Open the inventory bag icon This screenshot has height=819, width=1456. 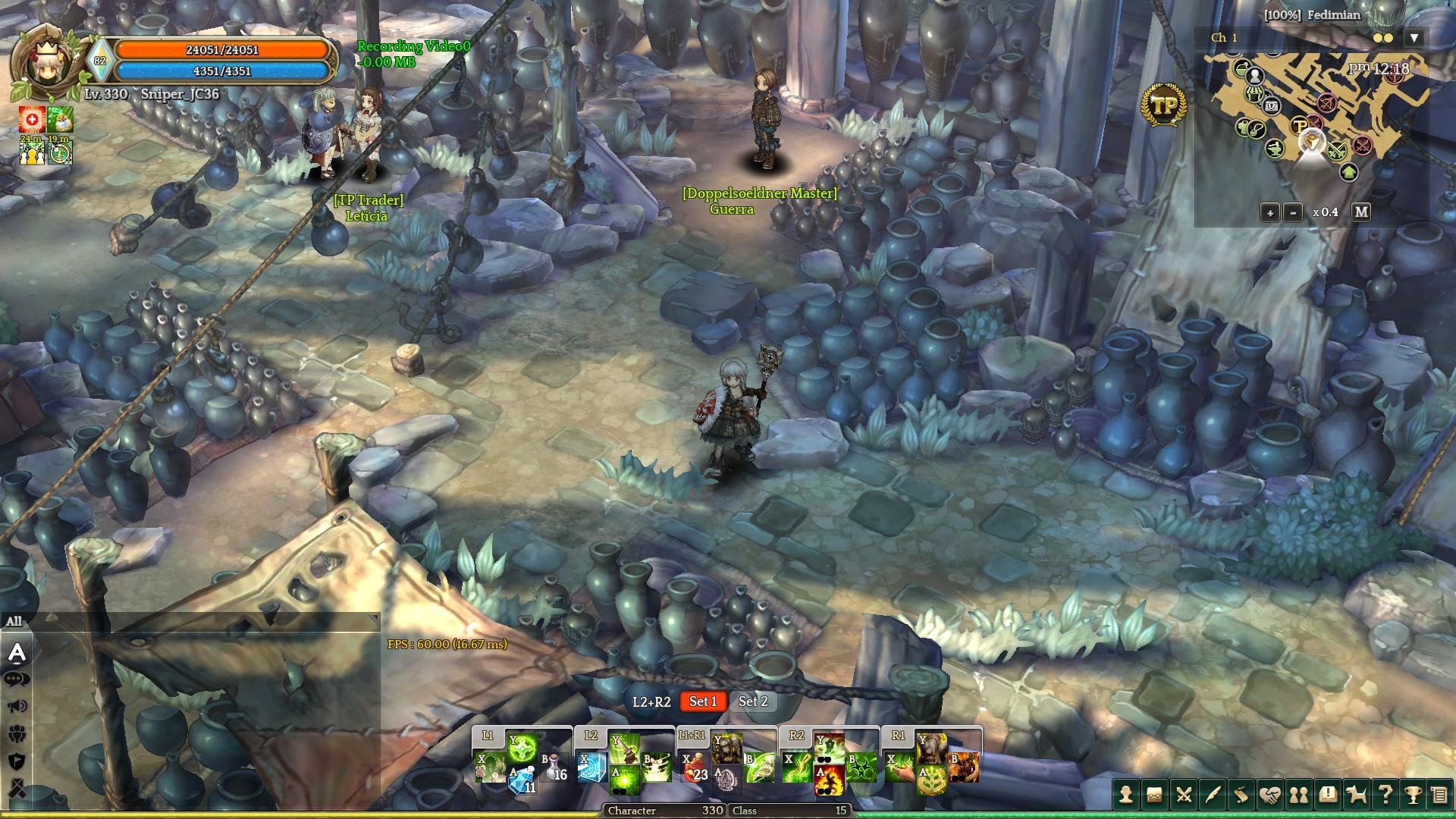[x=1154, y=795]
